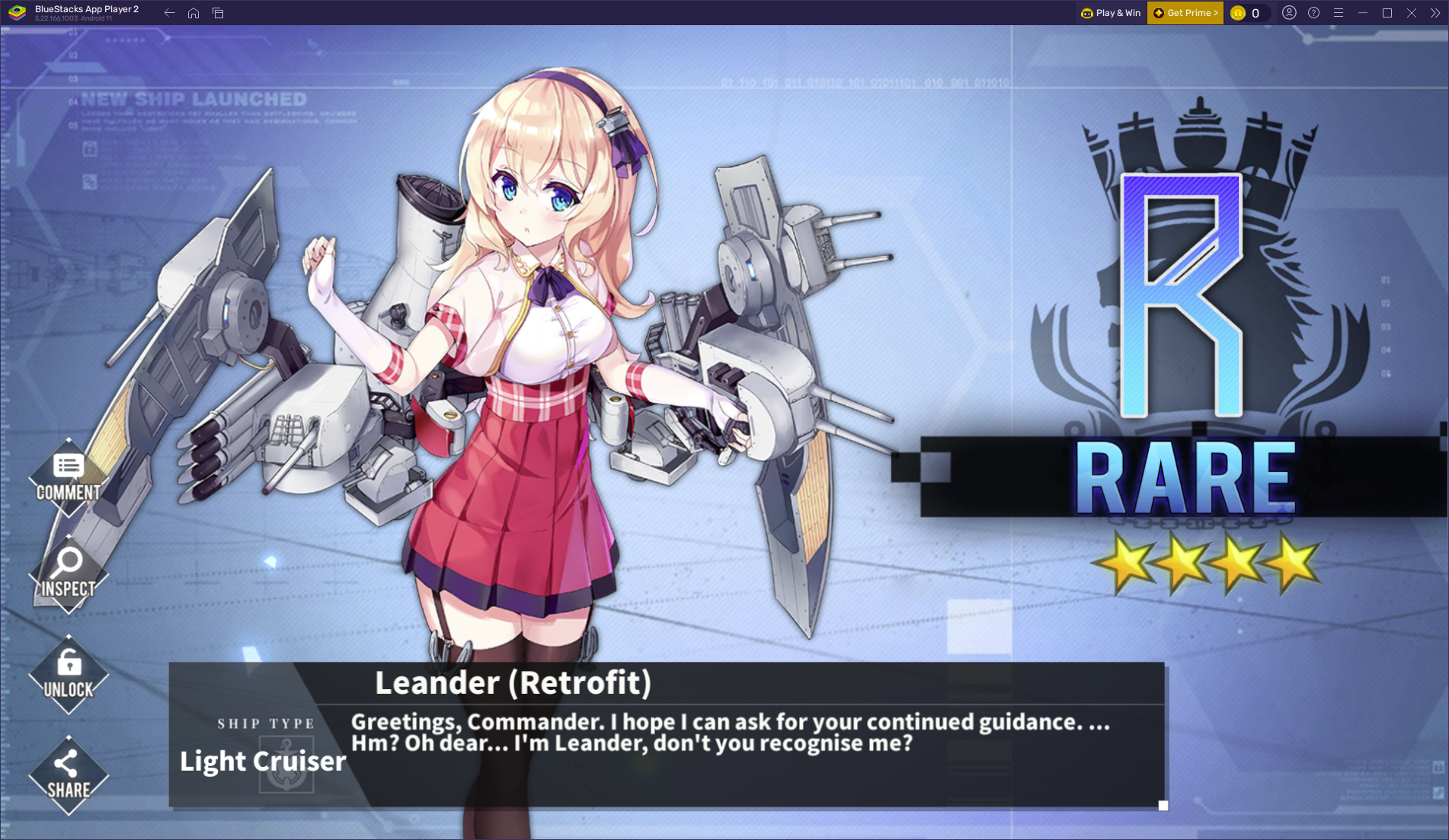Share the new ship

tap(69, 775)
